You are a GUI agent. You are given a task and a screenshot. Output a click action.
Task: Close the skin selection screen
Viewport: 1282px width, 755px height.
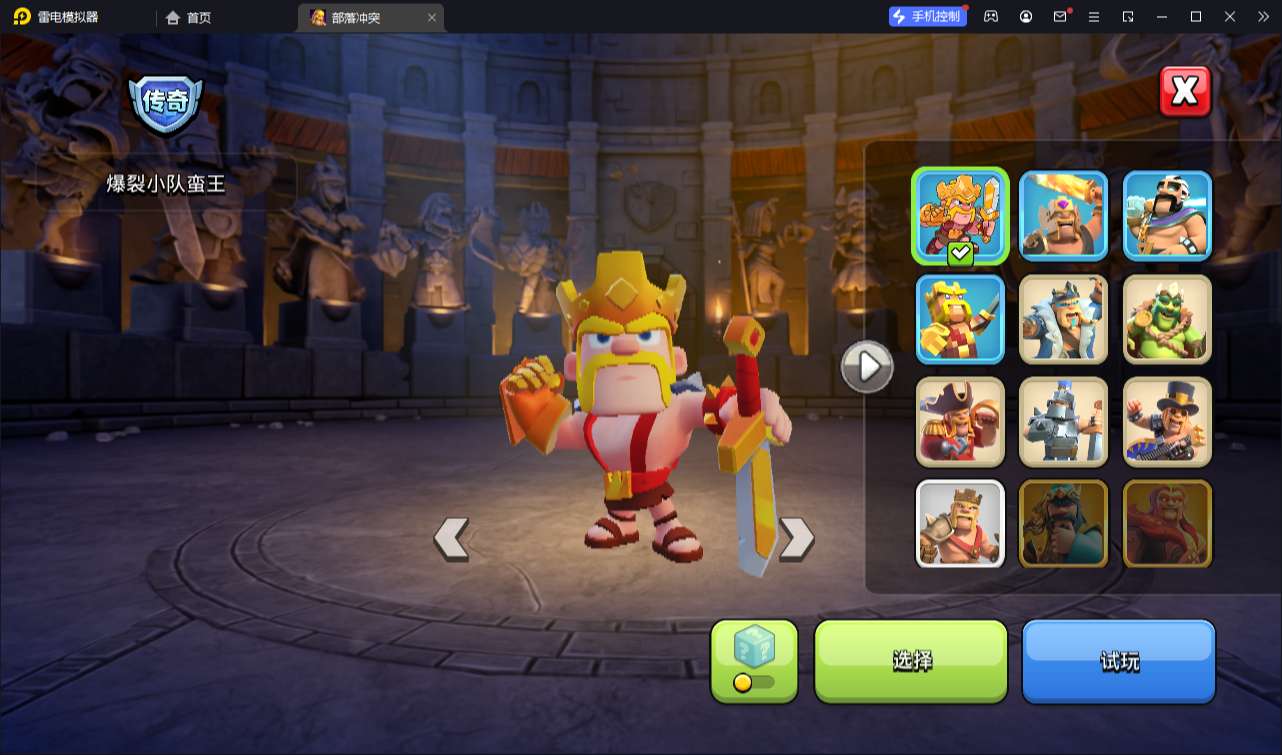point(1185,92)
